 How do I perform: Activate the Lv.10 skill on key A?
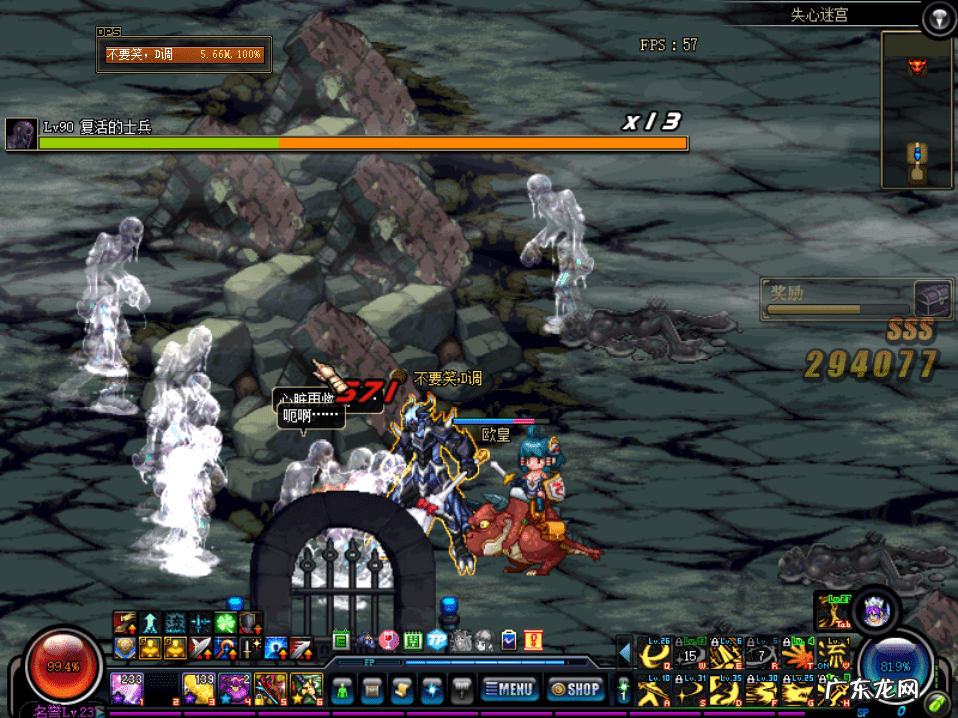[655, 691]
